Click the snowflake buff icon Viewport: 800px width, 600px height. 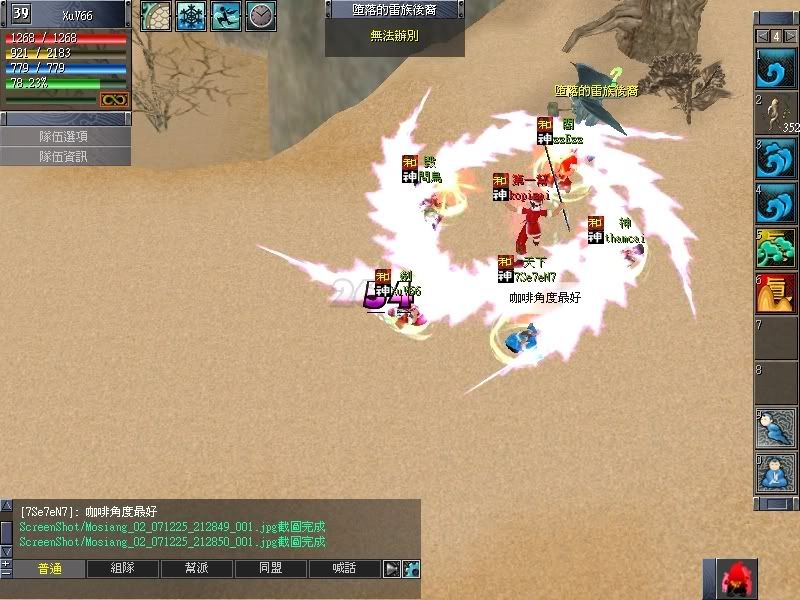(x=190, y=15)
